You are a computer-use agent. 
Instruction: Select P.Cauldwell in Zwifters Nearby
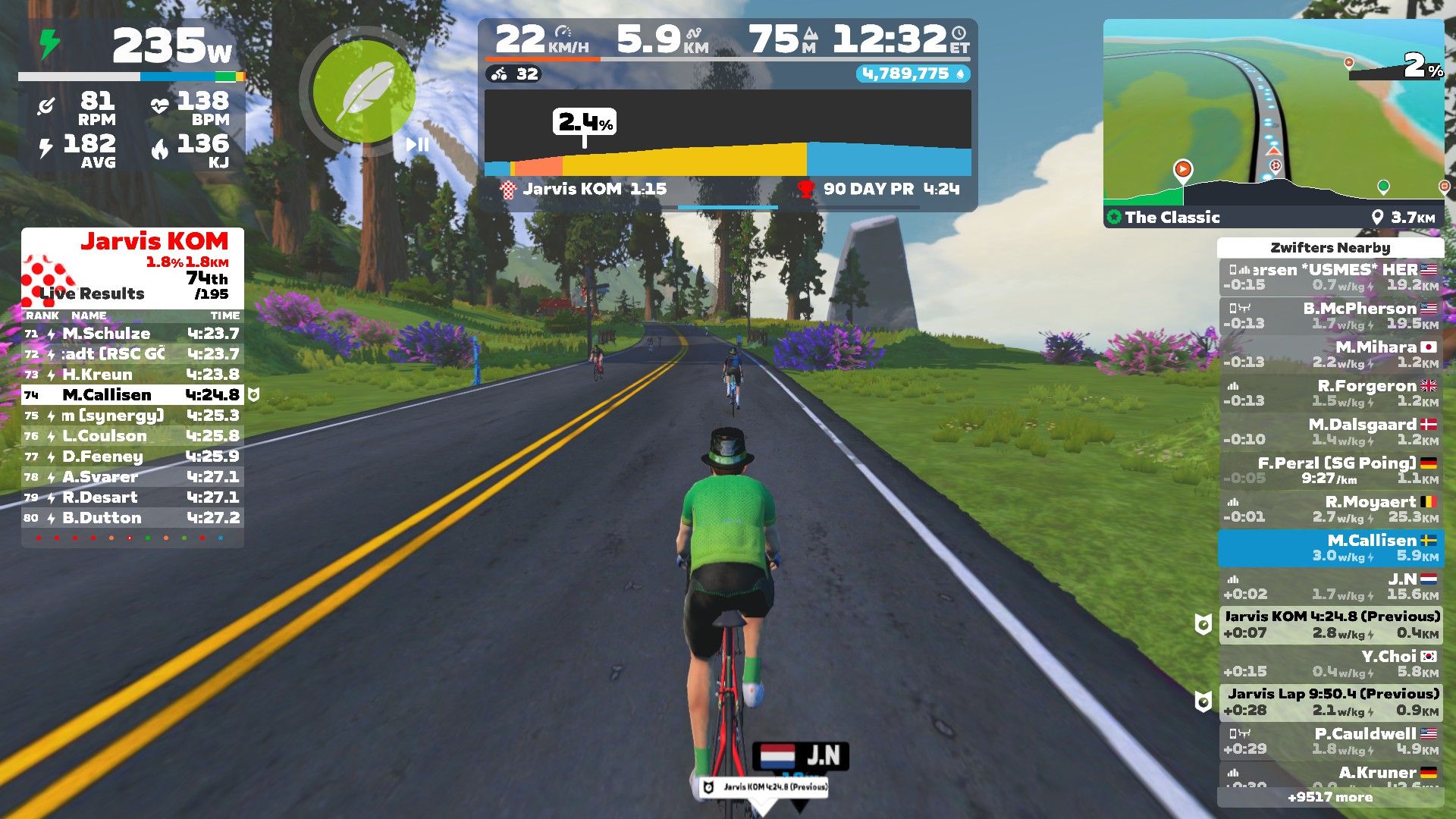pyautogui.click(x=1331, y=741)
